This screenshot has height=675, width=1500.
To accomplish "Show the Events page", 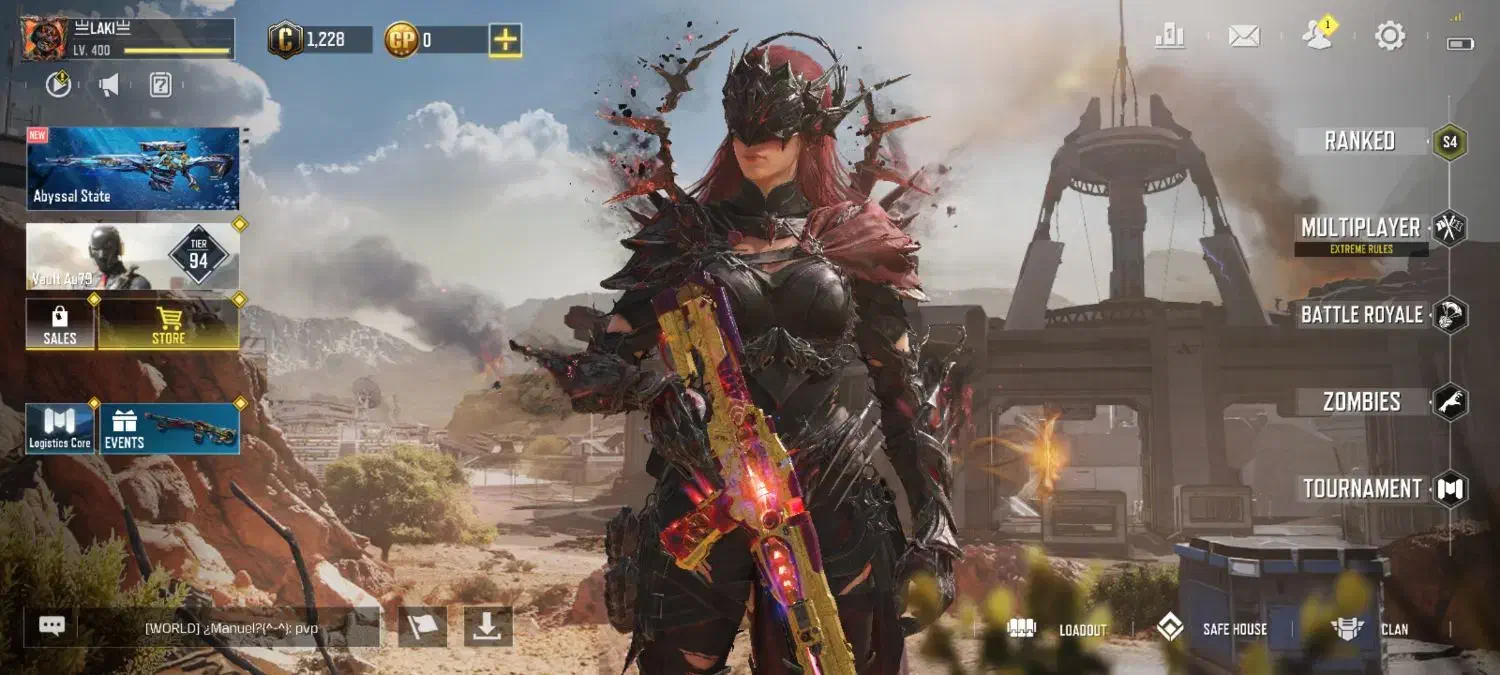I will tap(168, 428).
